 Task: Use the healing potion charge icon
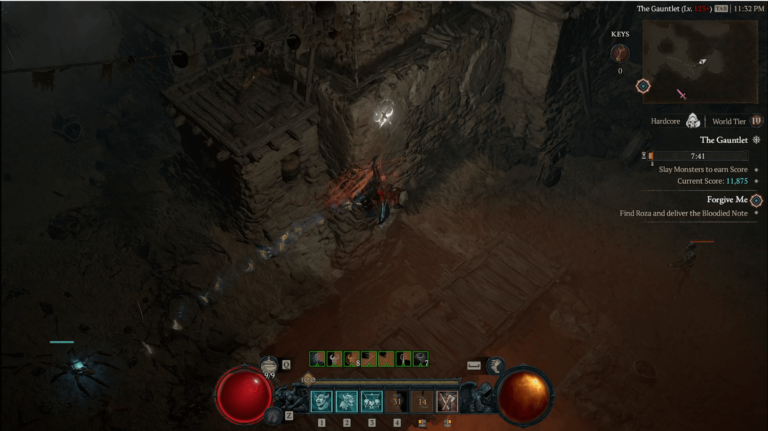[268, 366]
